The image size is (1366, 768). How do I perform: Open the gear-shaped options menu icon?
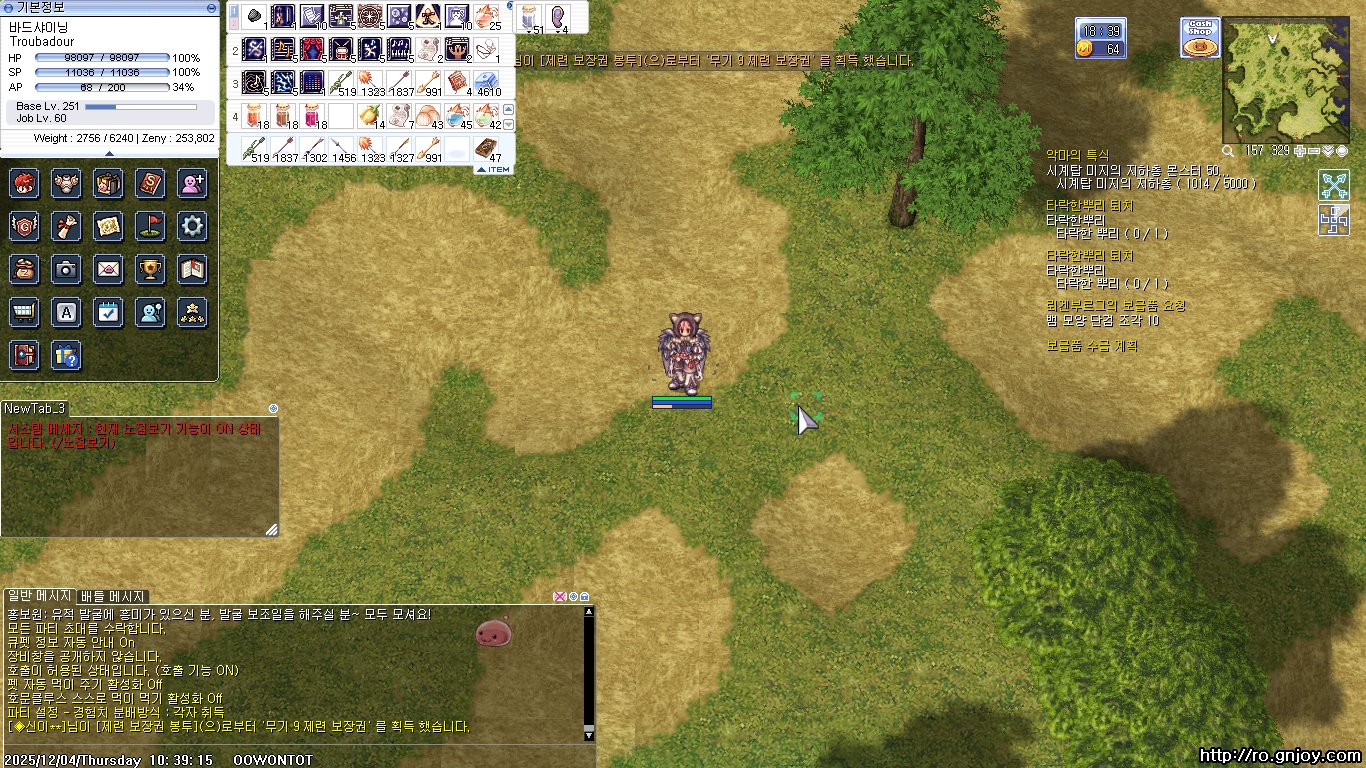[192, 226]
